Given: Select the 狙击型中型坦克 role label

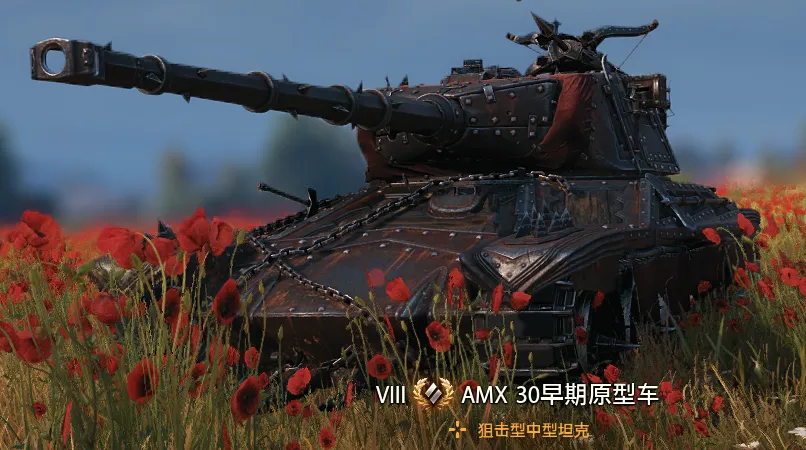Looking at the screenshot, I should pyautogui.click(x=533, y=430).
